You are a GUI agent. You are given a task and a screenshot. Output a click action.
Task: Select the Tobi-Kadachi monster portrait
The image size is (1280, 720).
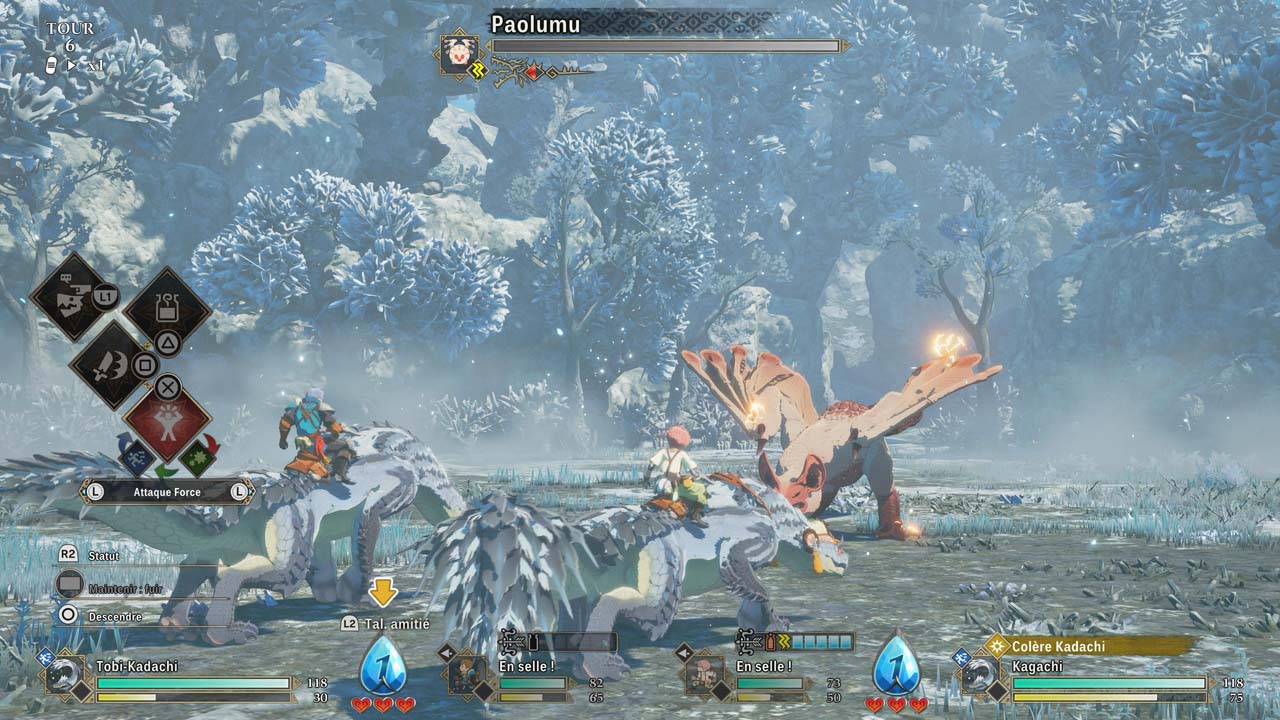[x=66, y=675]
